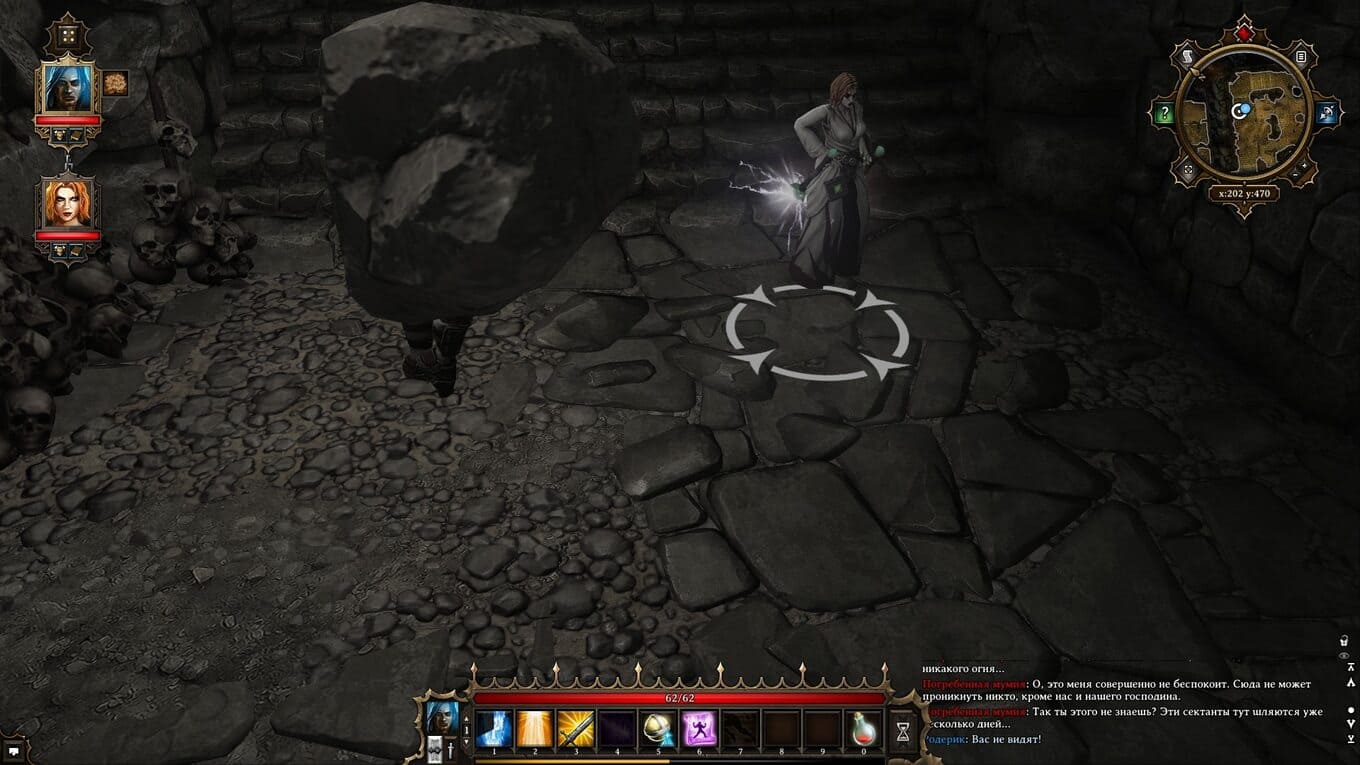This screenshot has width=1360, height=765.
Task: Use the golden light beam skill in slot 2
Action: pyautogui.click(x=534, y=729)
